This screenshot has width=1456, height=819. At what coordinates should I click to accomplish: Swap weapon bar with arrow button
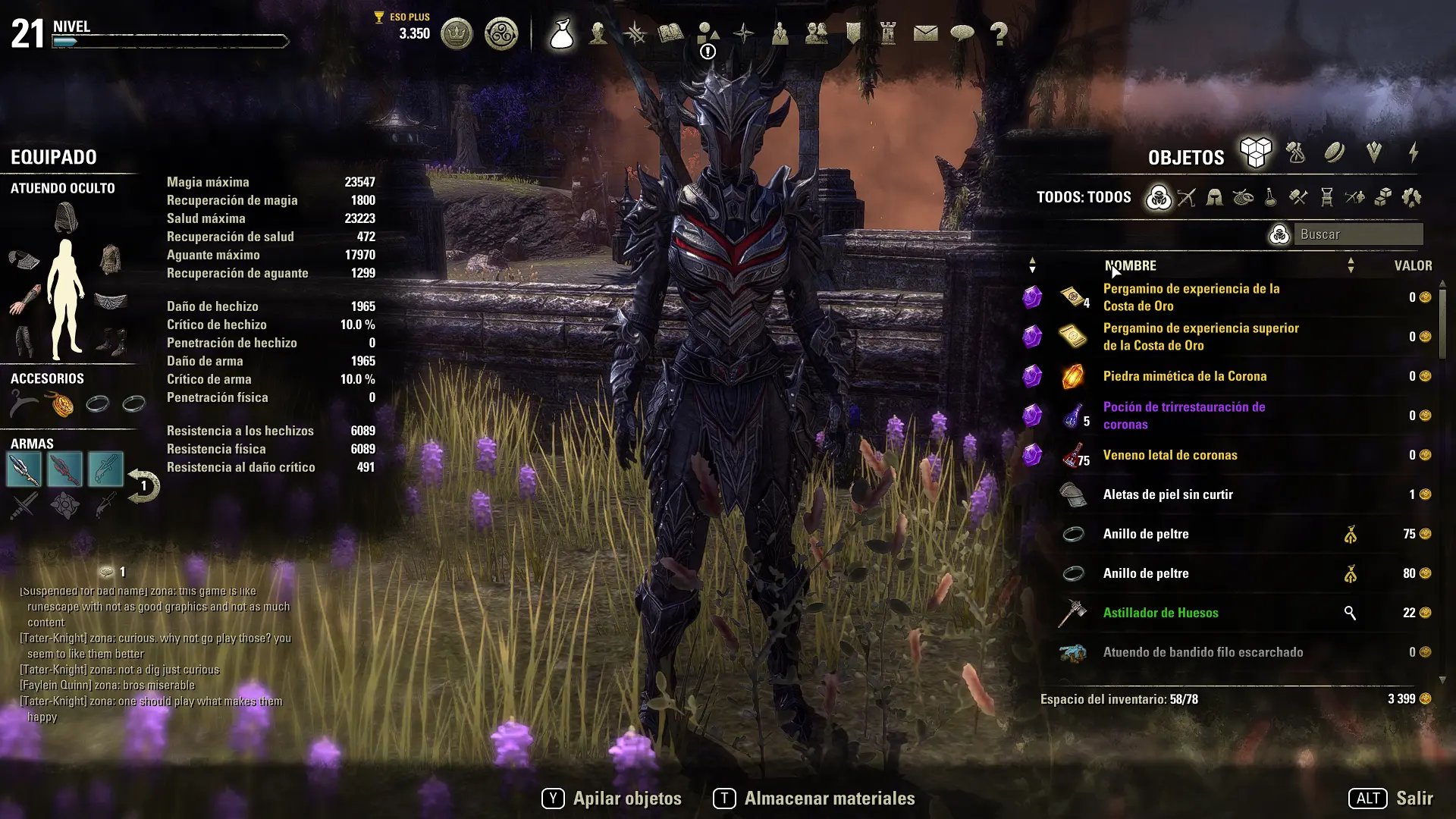[x=143, y=486]
